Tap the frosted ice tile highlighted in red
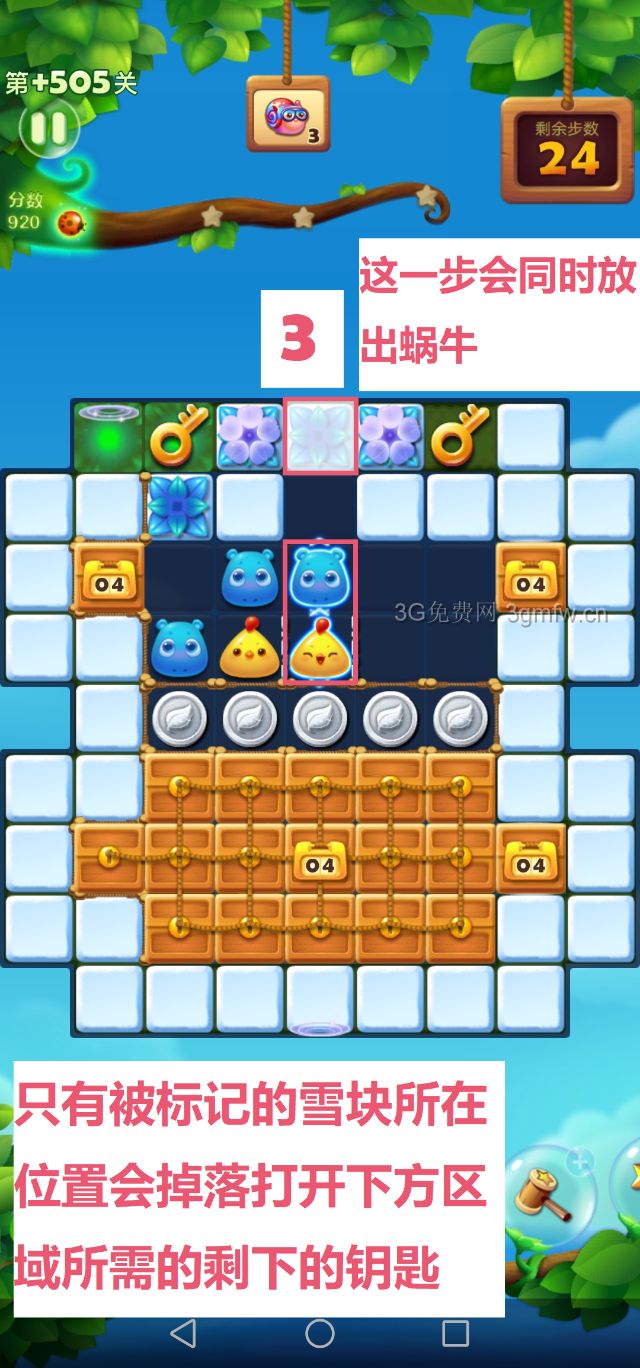640x1368 pixels. click(x=320, y=436)
